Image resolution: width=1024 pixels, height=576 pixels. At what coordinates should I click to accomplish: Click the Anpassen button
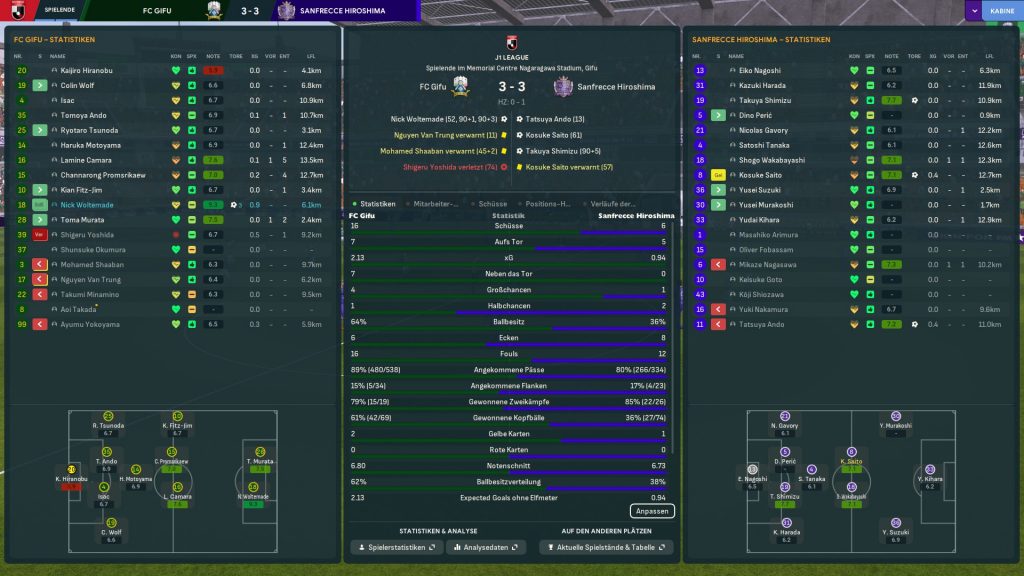pos(651,511)
